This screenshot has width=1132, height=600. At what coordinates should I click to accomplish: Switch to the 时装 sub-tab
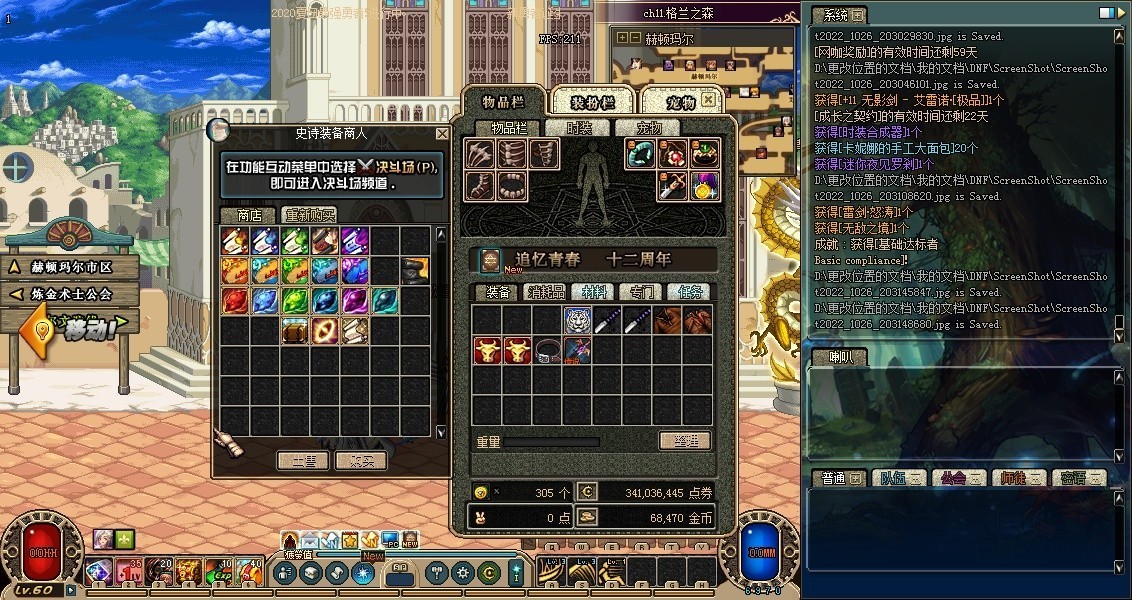coord(579,128)
